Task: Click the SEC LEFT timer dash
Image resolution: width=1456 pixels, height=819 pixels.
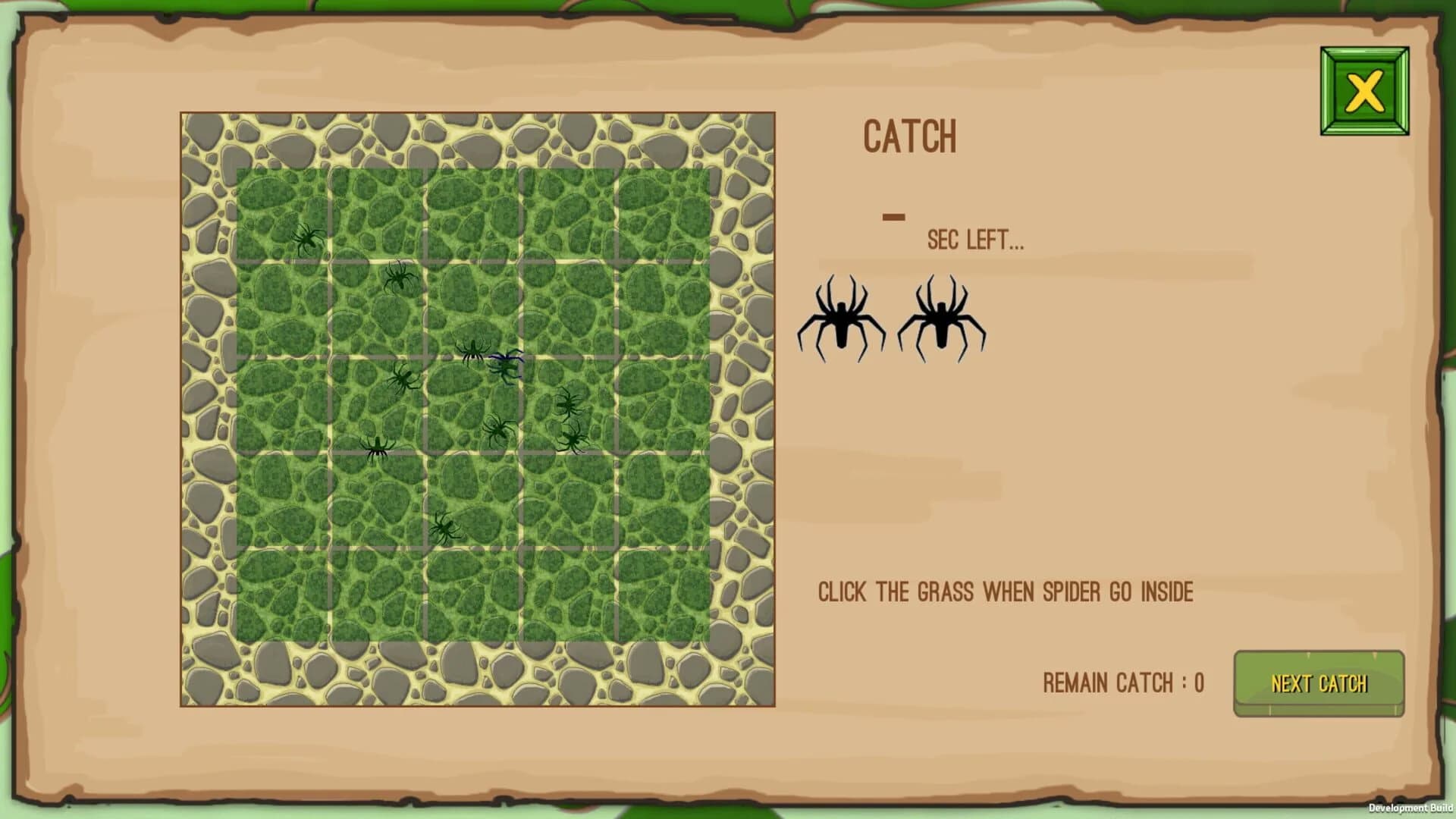Action: (x=895, y=216)
